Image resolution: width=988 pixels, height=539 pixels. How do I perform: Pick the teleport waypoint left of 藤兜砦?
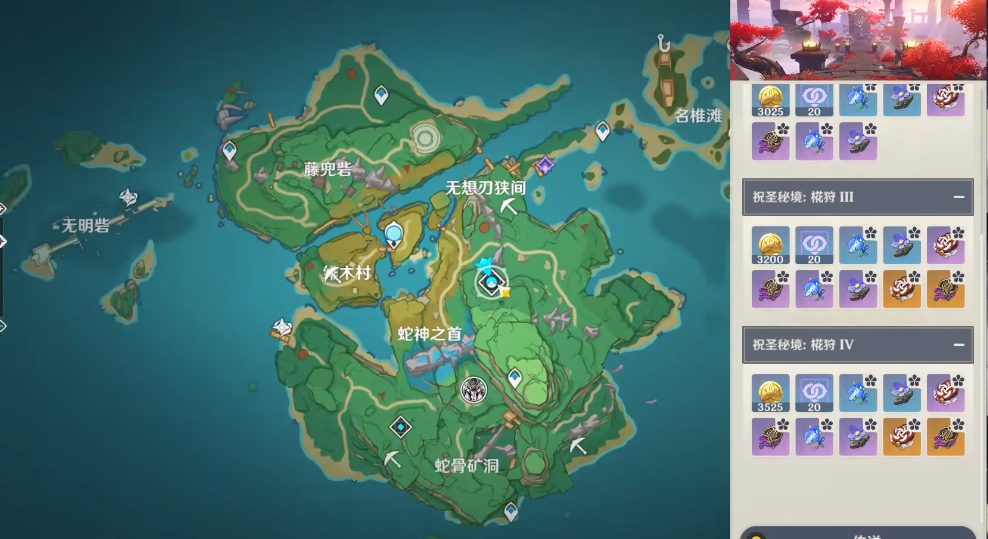tap(229, 151)
